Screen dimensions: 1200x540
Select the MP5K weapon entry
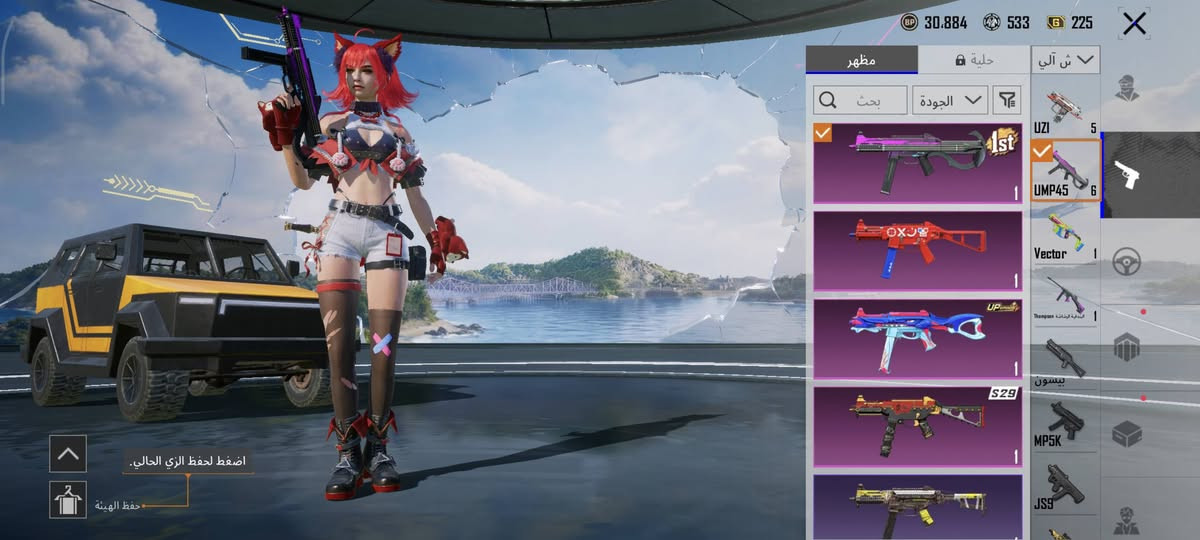click(x=1064, y=424)
